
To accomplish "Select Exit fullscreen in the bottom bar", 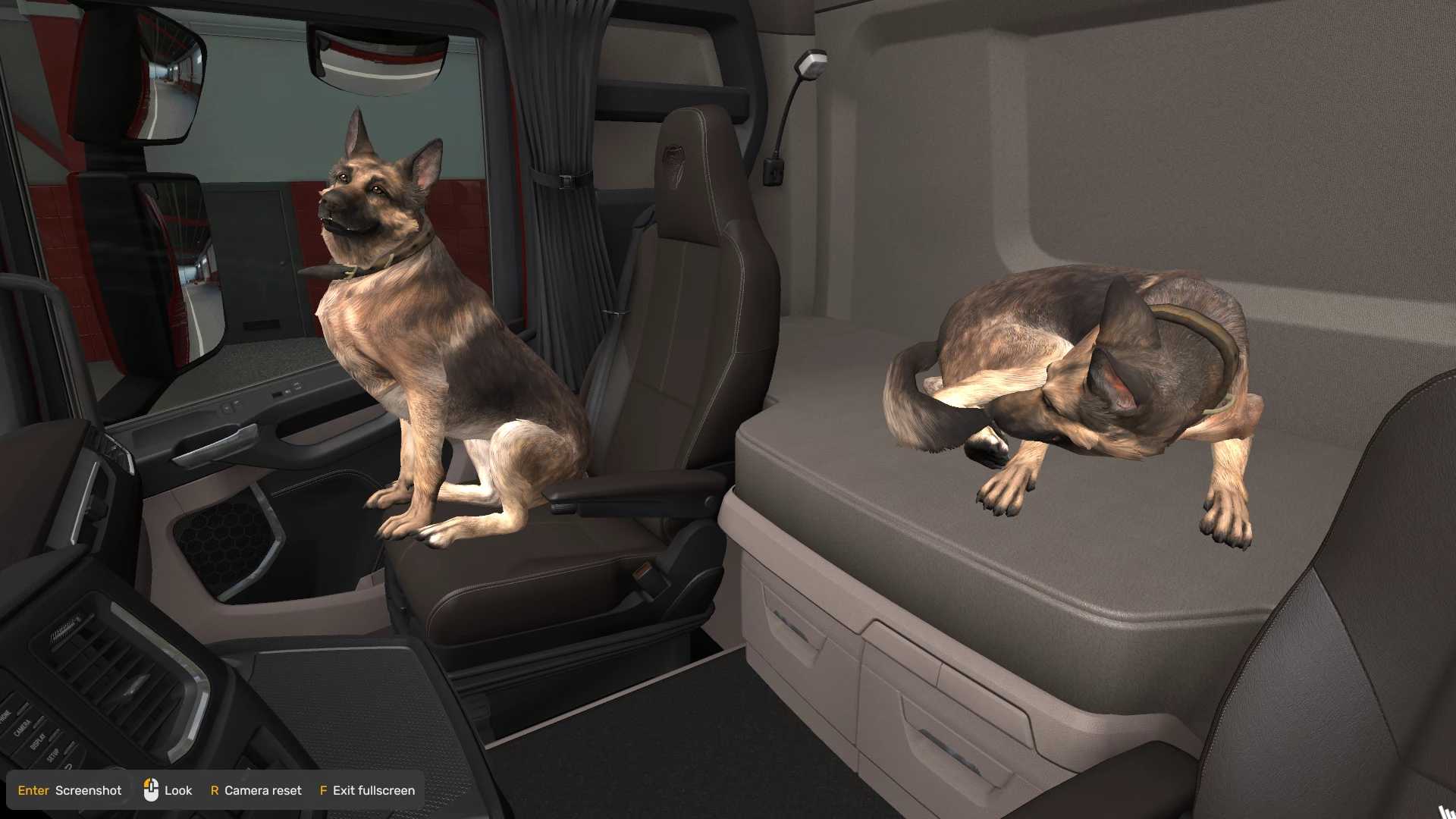I will (x=367, y=790).
